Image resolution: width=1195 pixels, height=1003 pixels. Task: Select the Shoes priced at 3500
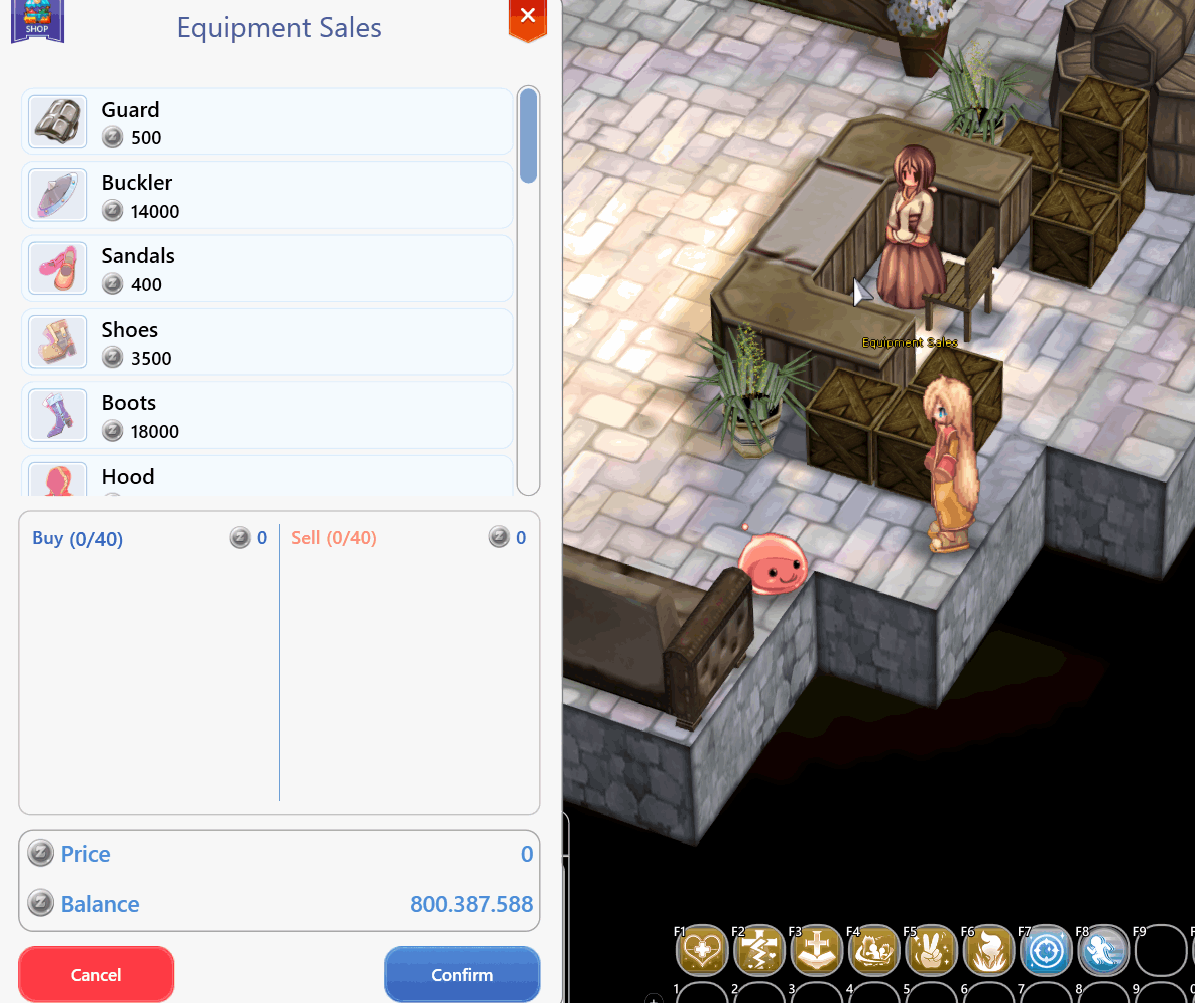click(x=267, y=343)
